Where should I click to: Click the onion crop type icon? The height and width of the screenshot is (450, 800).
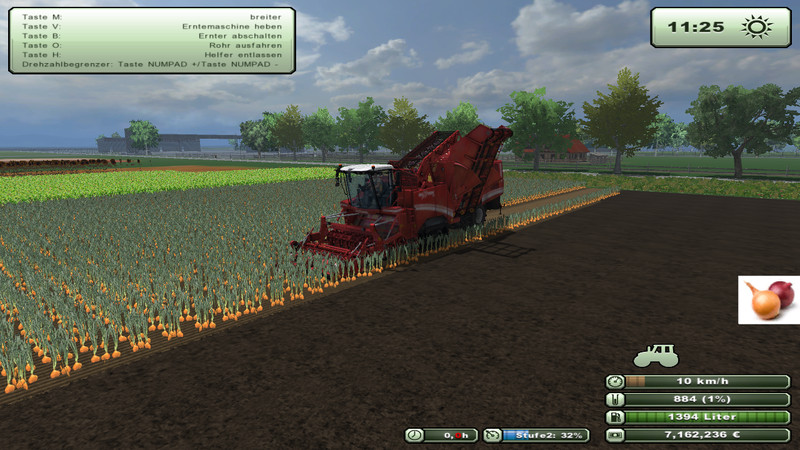769,300
